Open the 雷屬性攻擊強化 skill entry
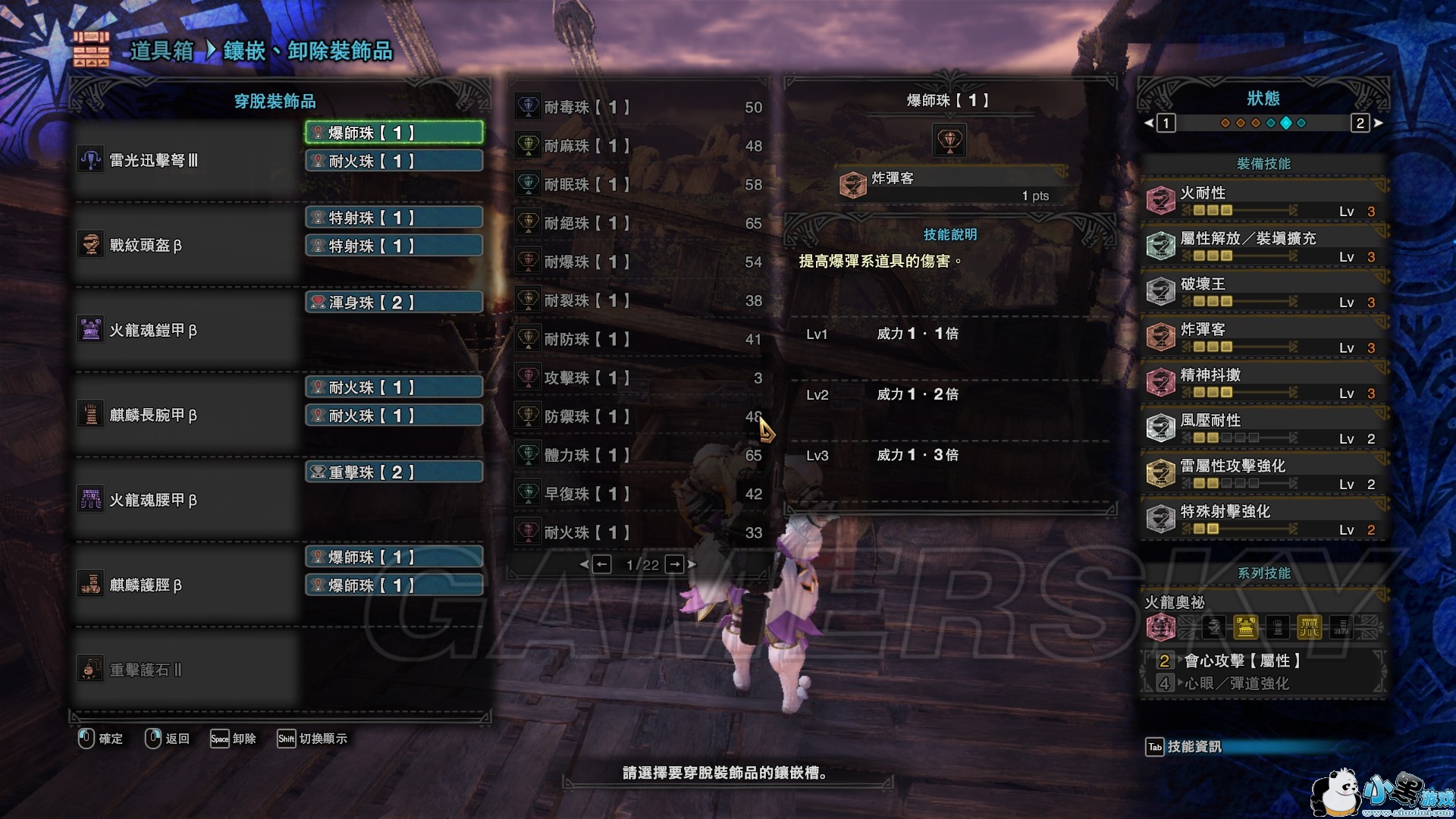This screenshot has height=819, width=1456. click(1263, 474)
